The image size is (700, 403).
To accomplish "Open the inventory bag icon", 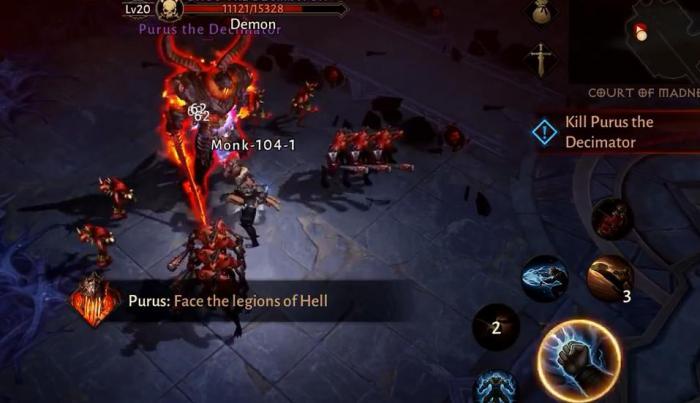I will [x=541, y=12].
